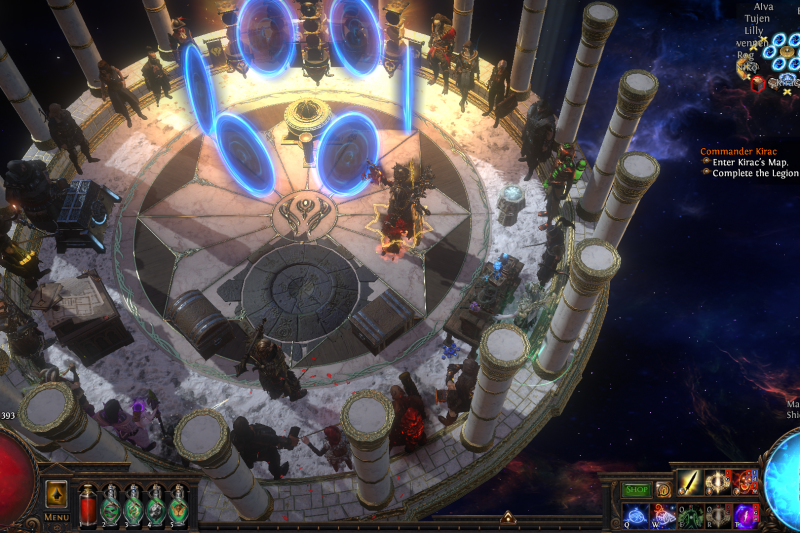Open the green Shop button
Screen dimensions: 800x533
(636, 489)
